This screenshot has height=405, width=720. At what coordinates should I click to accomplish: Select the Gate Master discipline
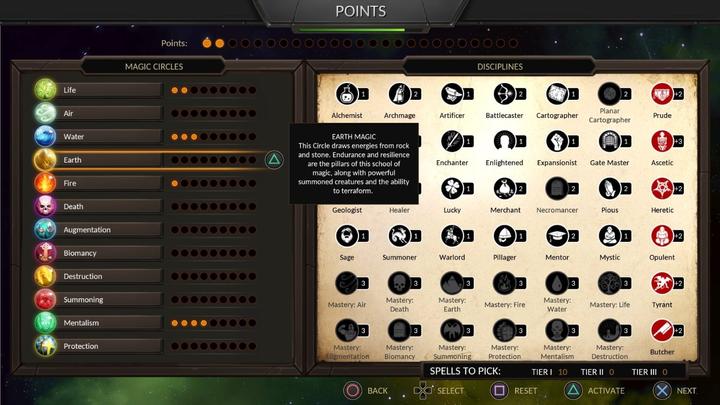click(x=610, y=142)
